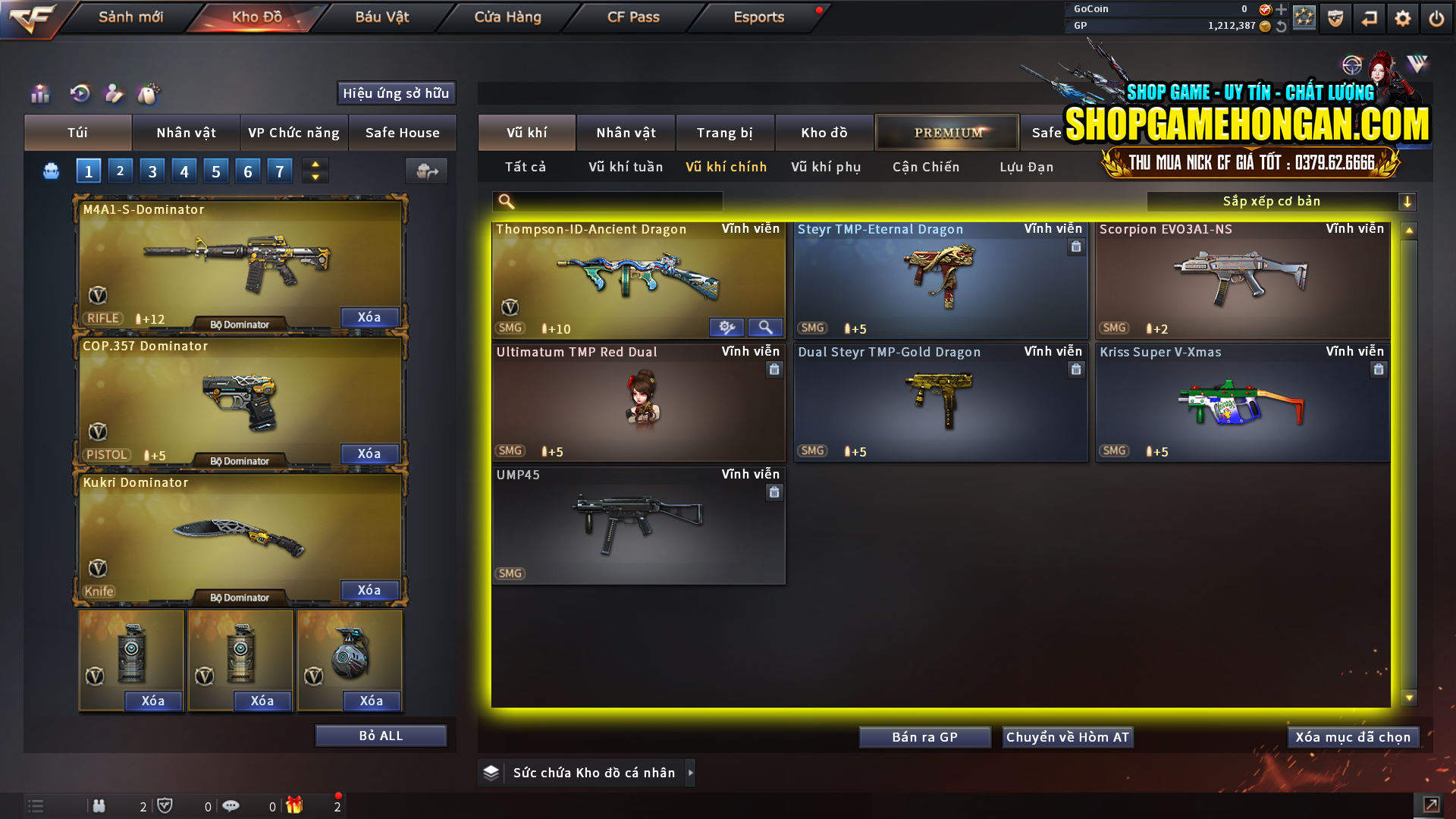1456x819 pixels.
Task: Toggle selection of the Steyr TMP-Eternal Dragon delete icon
Action: [1076, 247]
